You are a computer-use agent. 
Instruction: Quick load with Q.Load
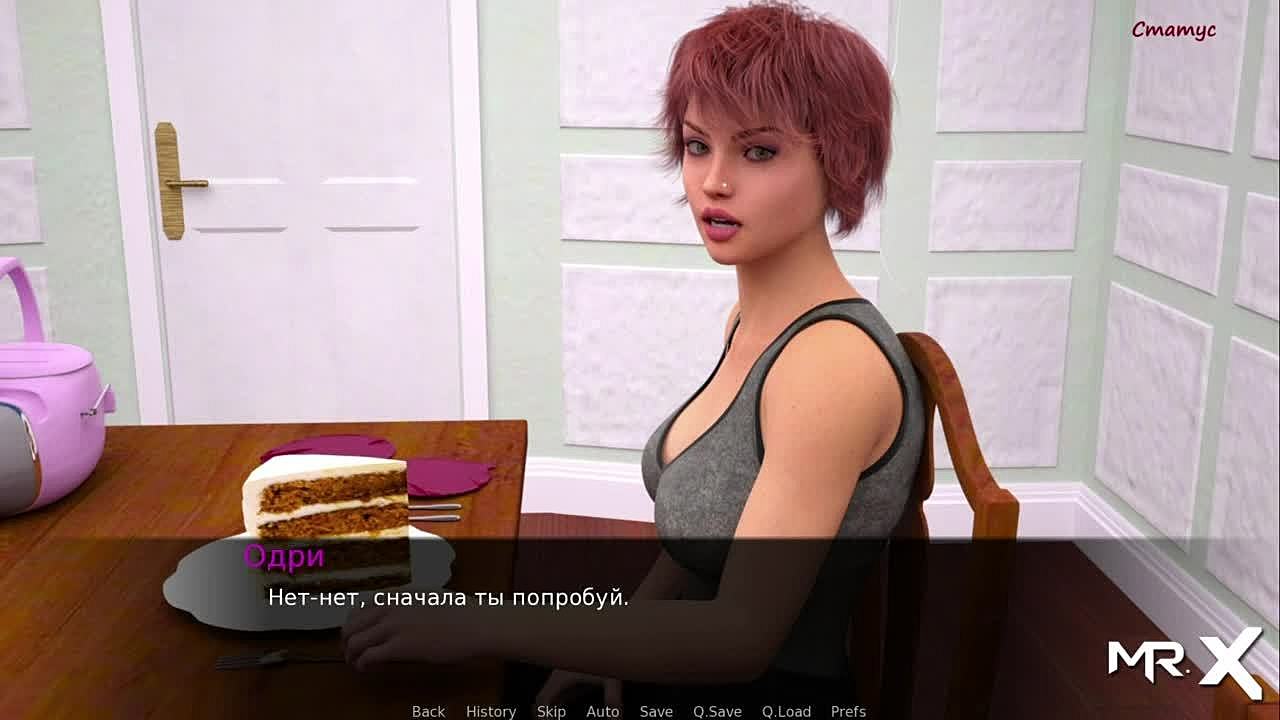click(786, 711)
